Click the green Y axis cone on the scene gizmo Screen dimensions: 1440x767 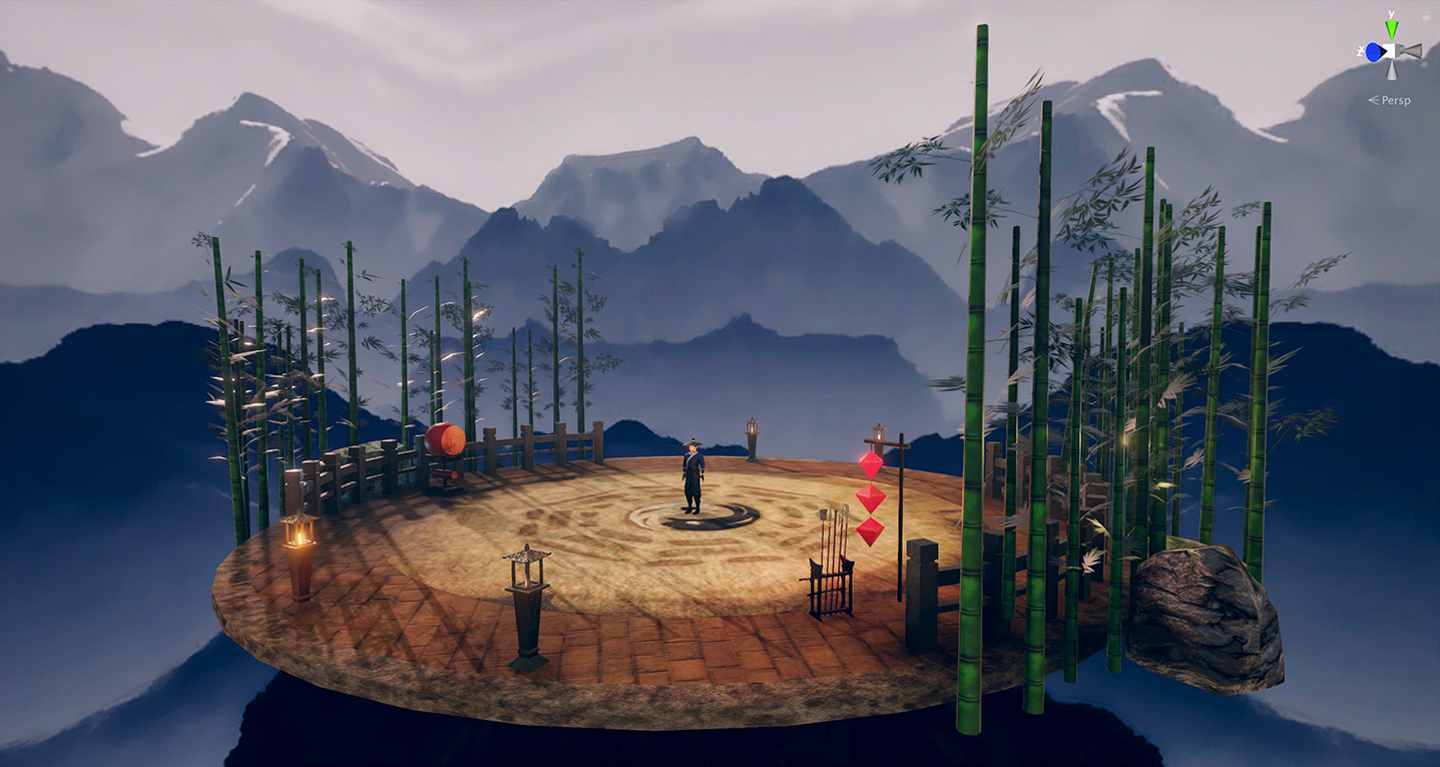pos(1392,27)
